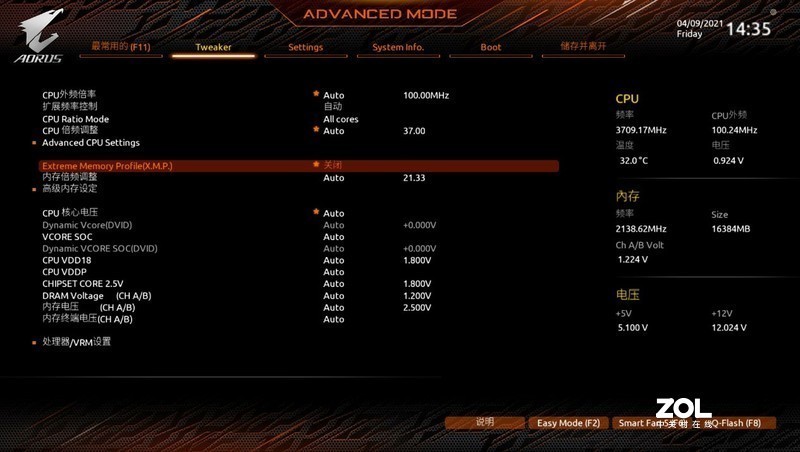The image size is (800, 452).
Task: Select the Extreme Memory Profile (X.M.P.) row
Action: pos(107,165)
